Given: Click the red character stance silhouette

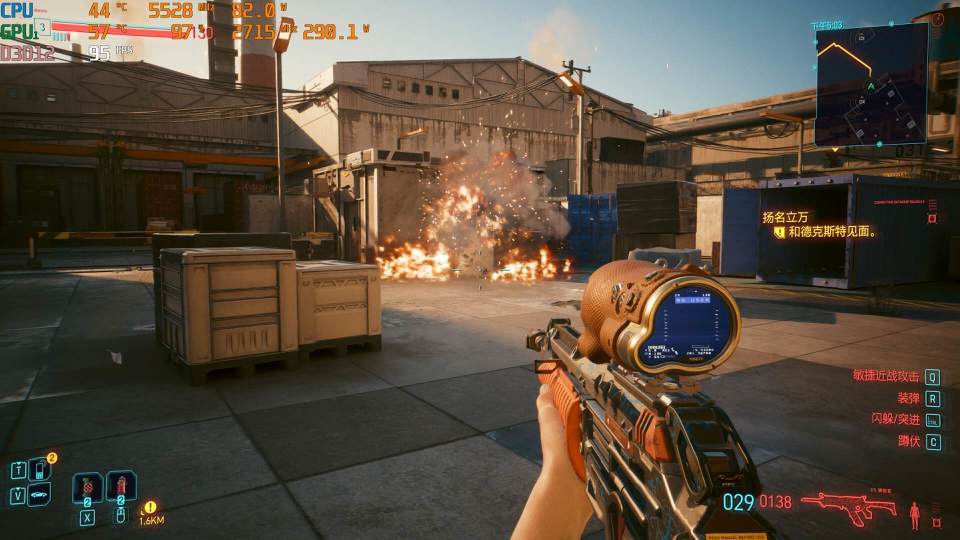Looking at the screenshot, I should 914,515.
